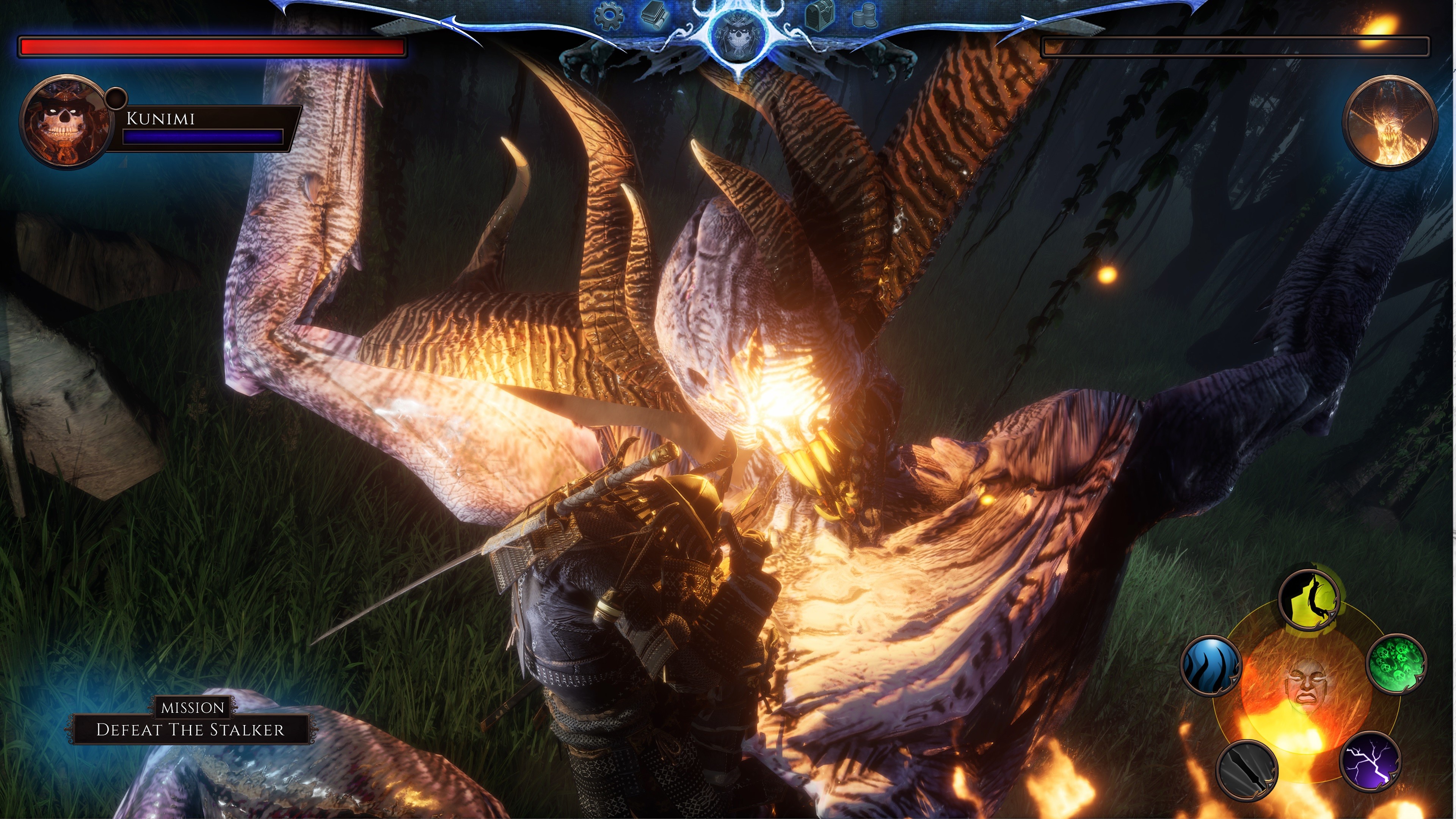Open the Settings gear icon

point(609,16)
